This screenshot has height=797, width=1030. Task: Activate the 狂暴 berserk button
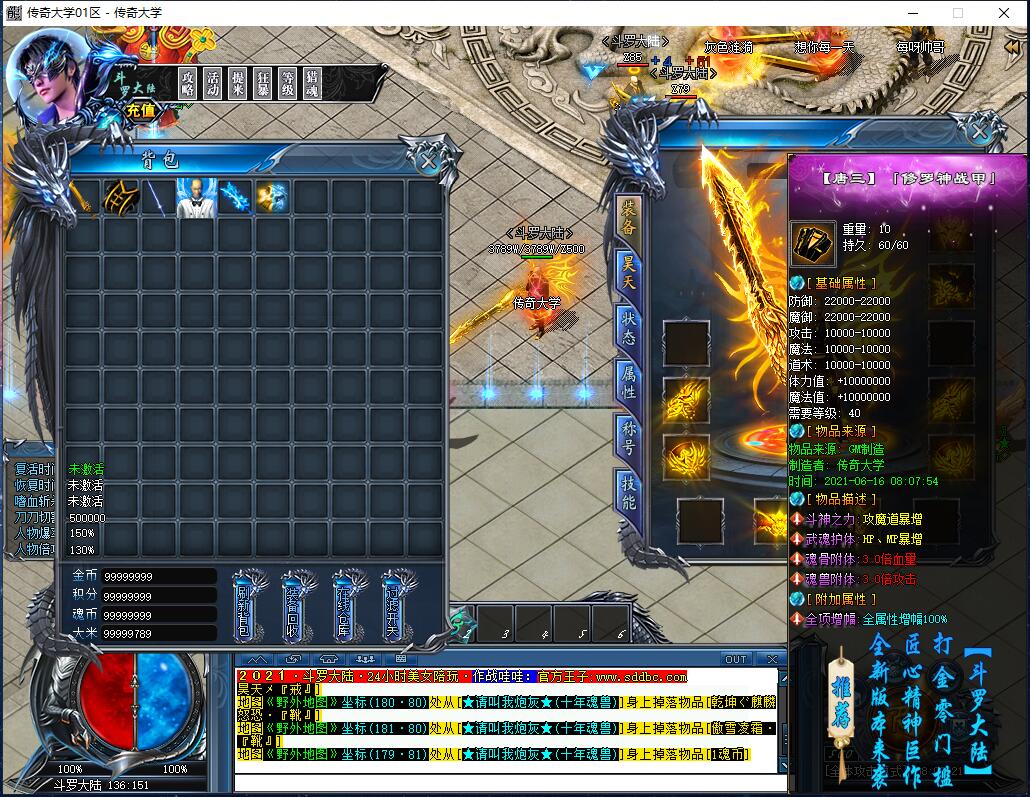coord(262,82)
